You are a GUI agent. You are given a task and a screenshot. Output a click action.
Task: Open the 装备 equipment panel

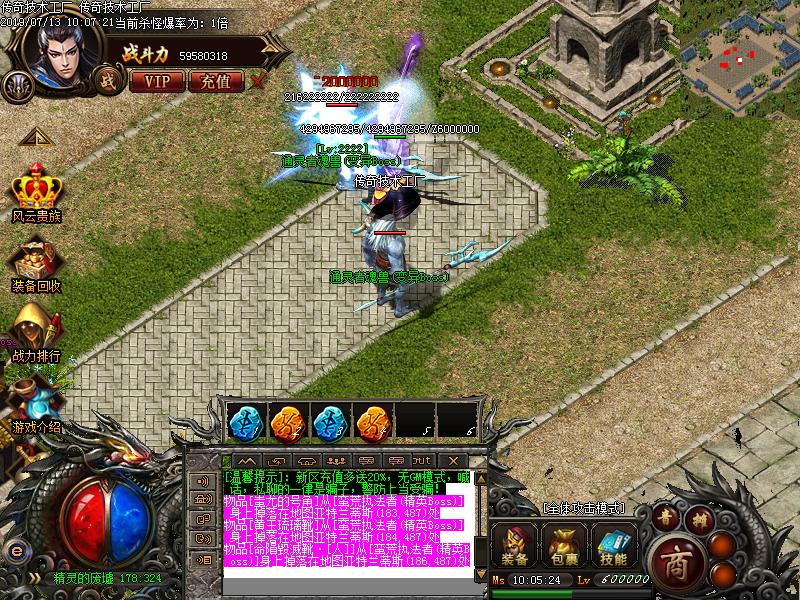click(x=518, y=543)
